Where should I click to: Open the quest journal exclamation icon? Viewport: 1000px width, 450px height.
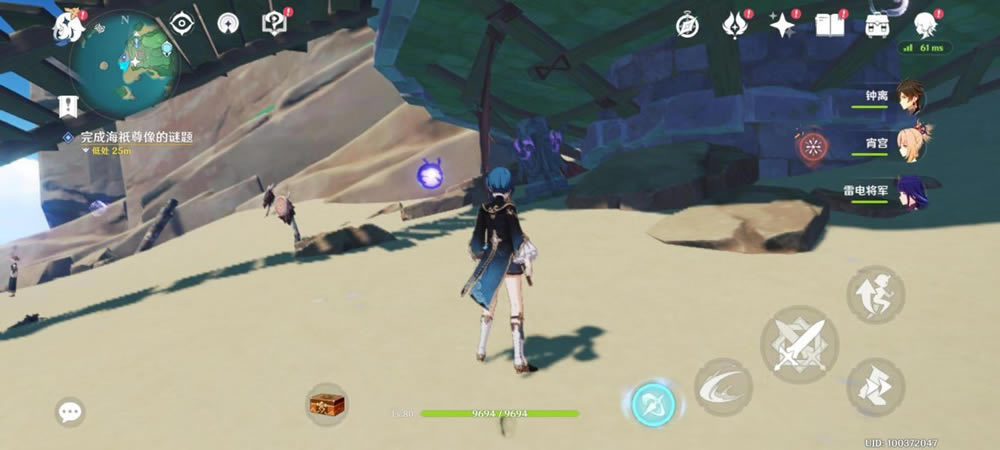tap(274, 23)
